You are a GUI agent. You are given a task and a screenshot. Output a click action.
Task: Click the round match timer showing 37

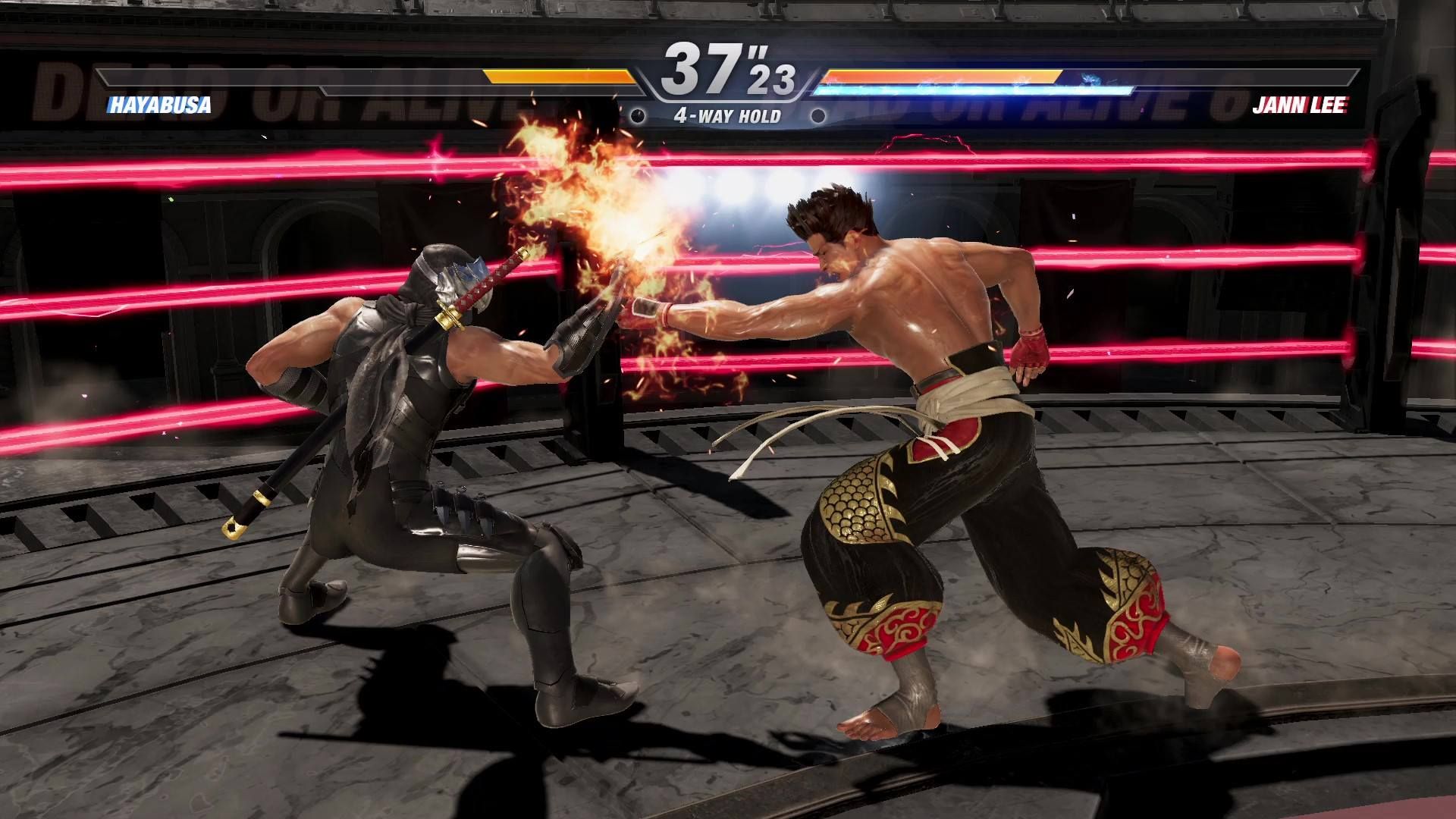[x=704, y=68]
